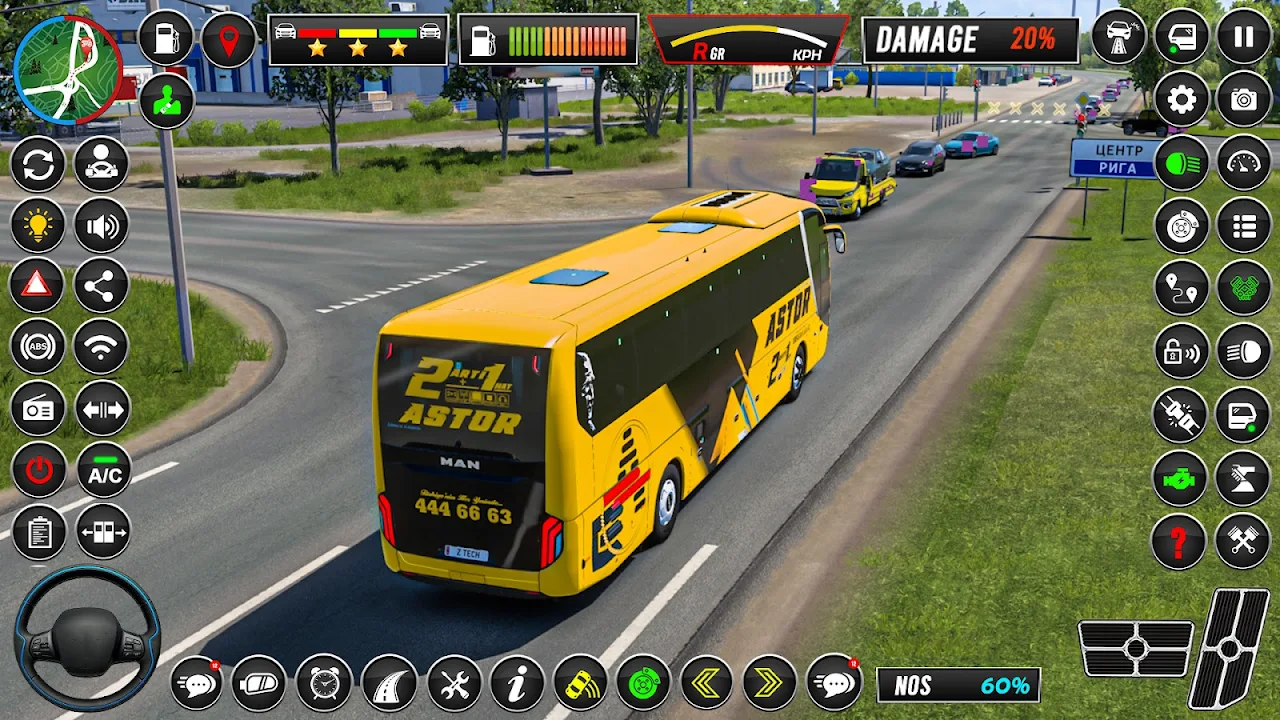Pause the game

[x=1243, y=37]
